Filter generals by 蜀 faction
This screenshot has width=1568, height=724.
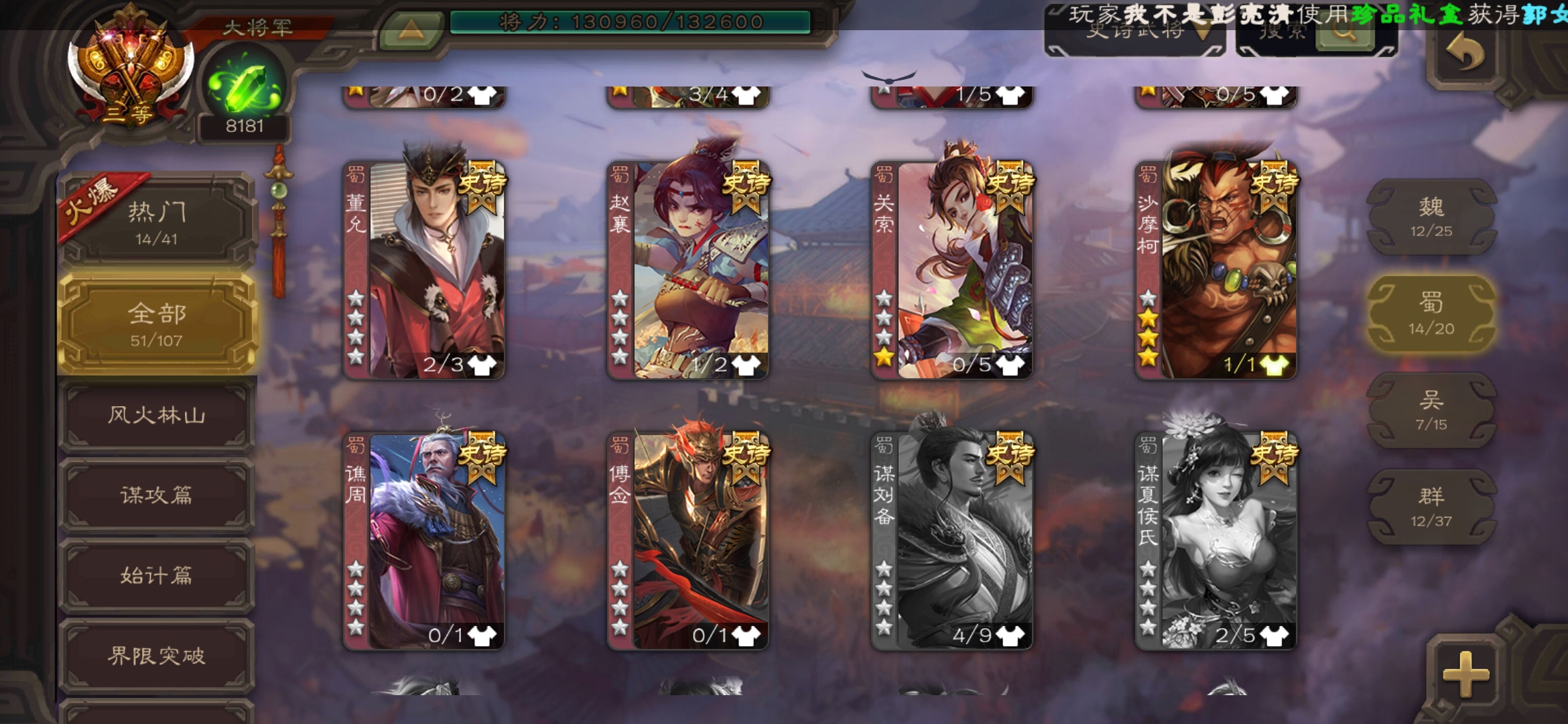[1431, 314]
